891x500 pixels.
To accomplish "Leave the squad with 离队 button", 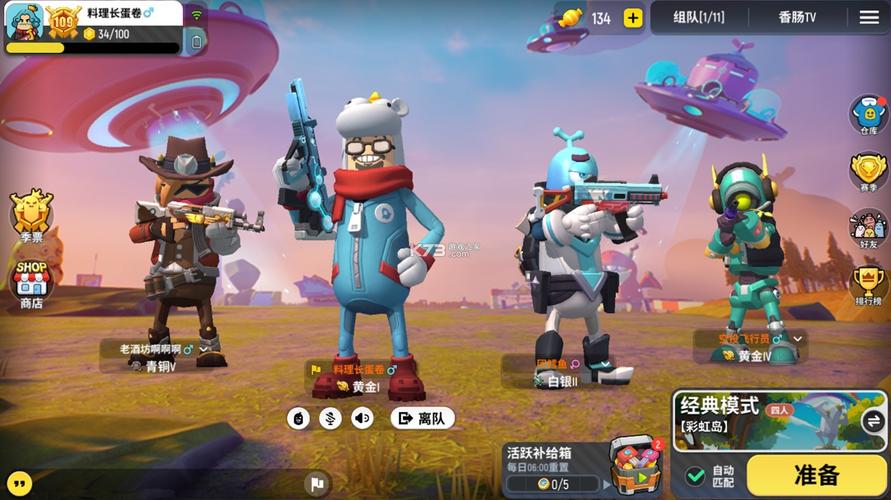I will coord(422,419).
